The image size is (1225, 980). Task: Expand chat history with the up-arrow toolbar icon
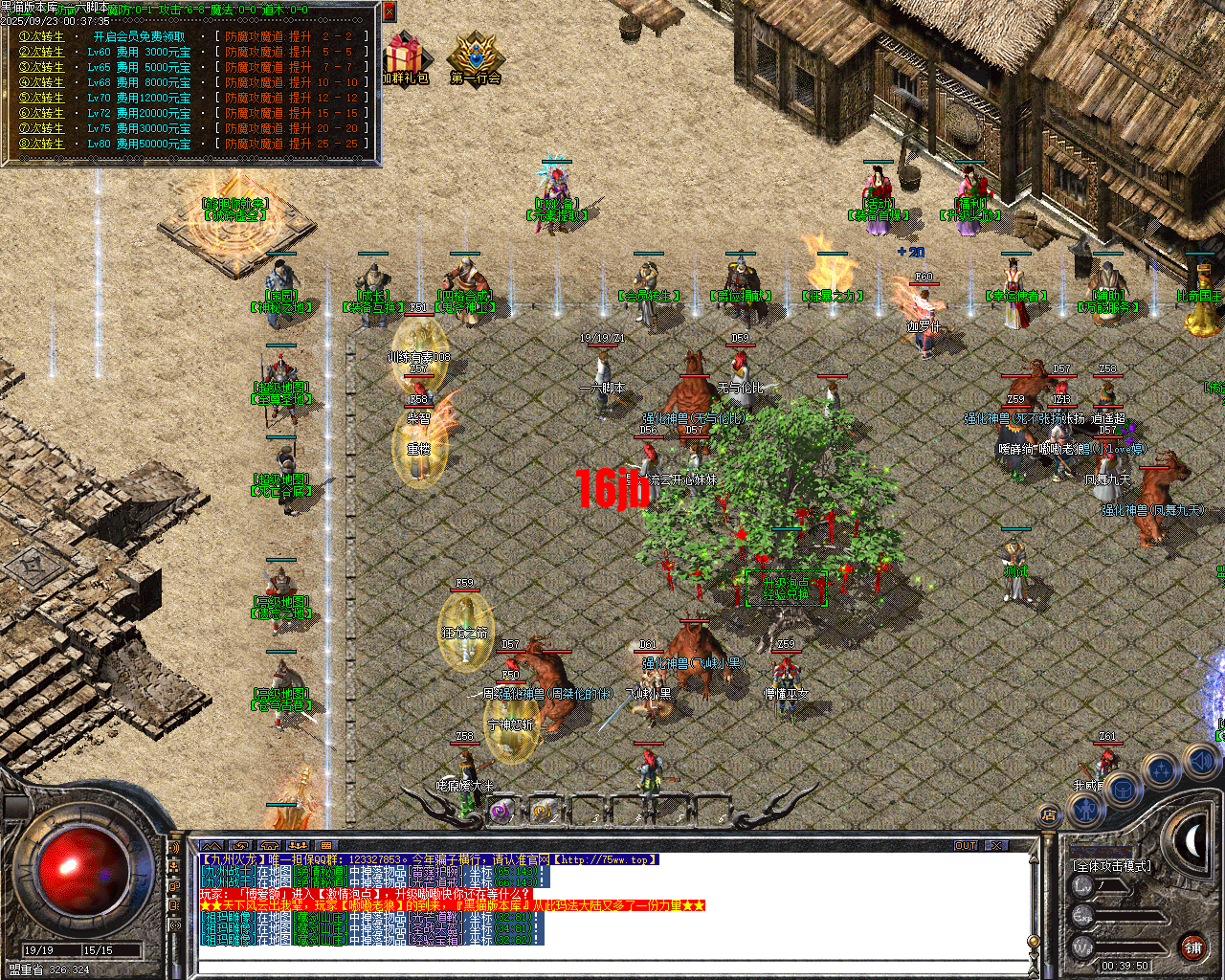pos(213,844)
